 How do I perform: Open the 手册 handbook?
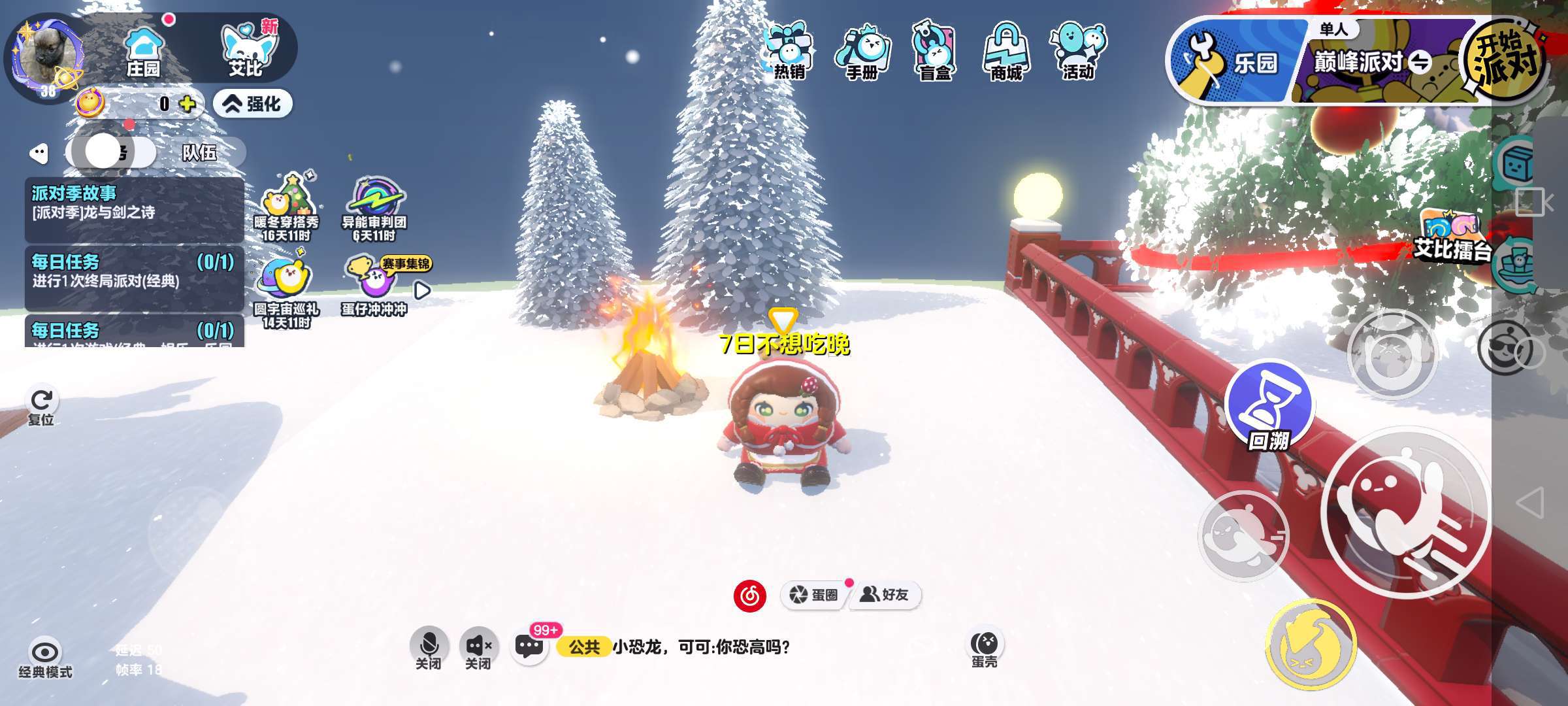(862, 52)
